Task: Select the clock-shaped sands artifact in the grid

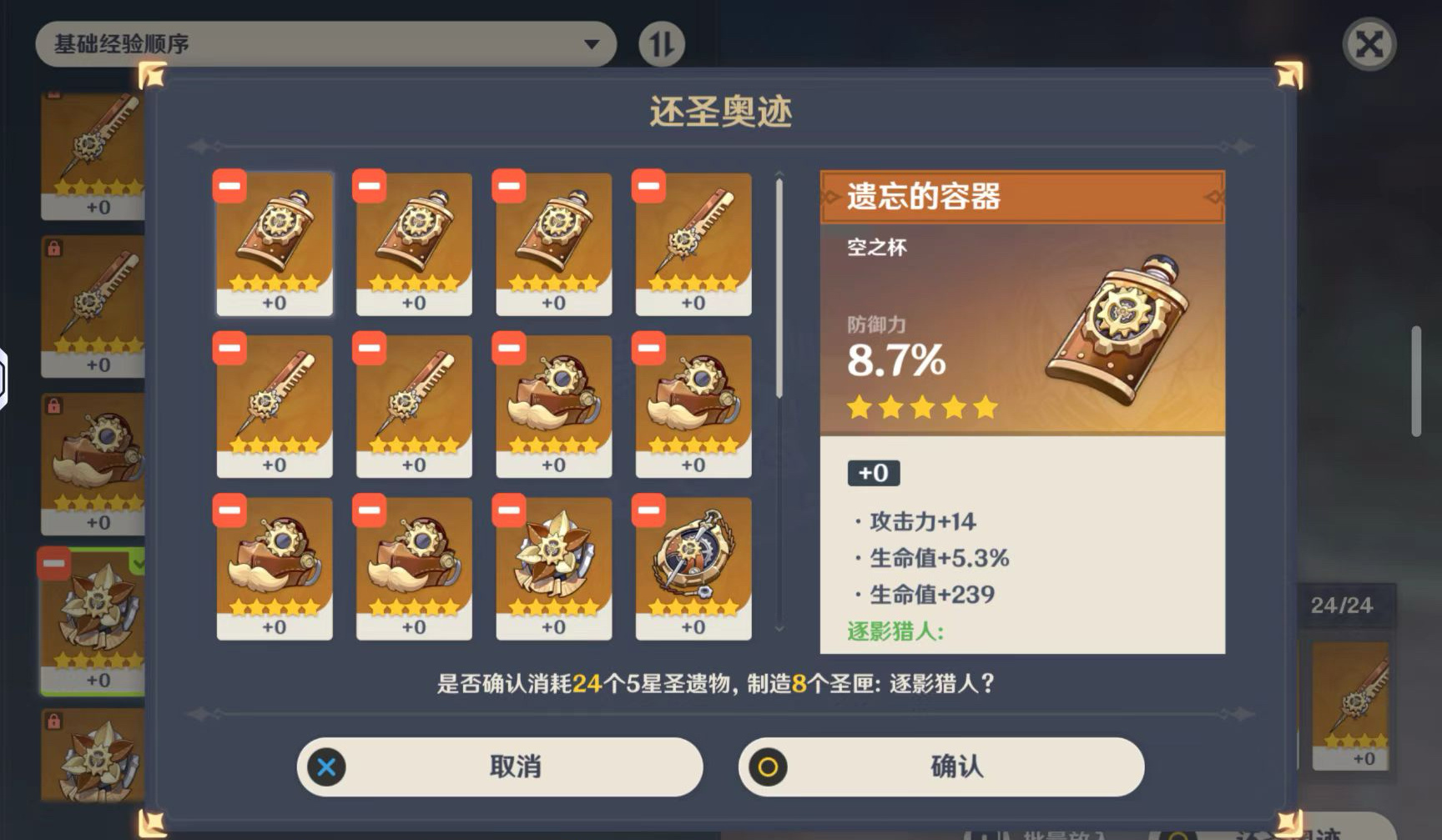Action: click(692, 567)
